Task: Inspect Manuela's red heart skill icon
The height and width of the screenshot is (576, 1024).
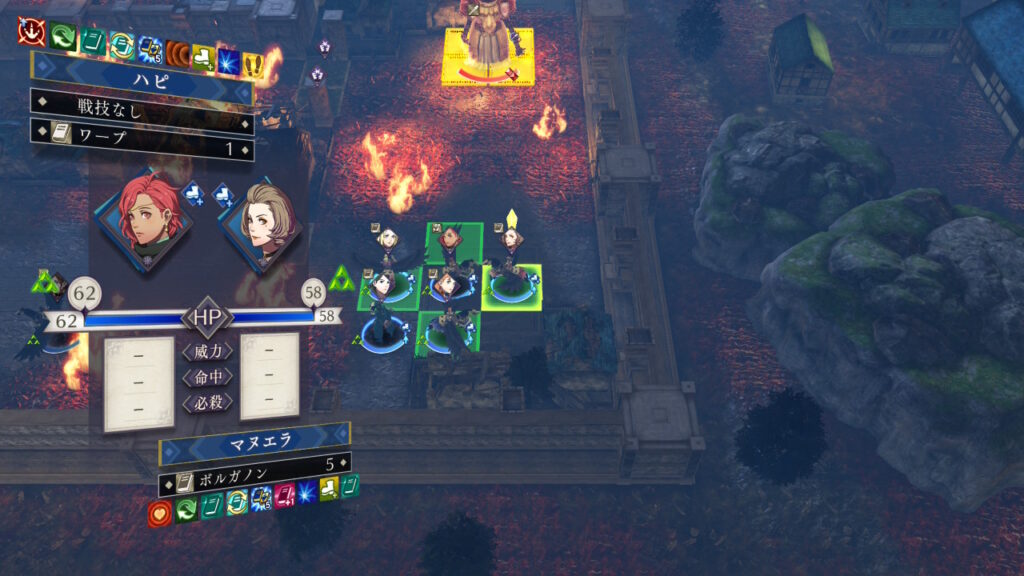Action: pyautogui.click(x=157, y=513)
